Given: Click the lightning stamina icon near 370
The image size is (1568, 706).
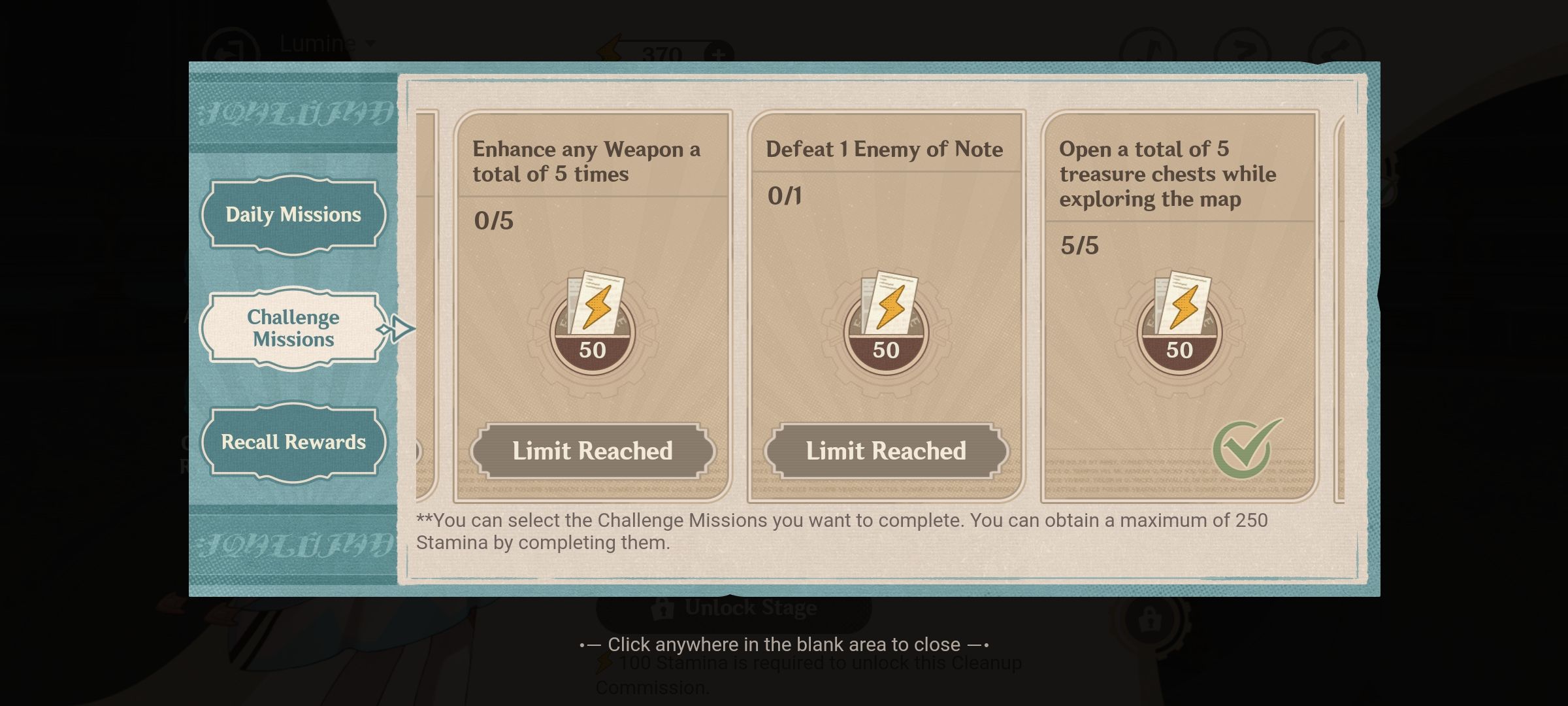Looking at the screenshot, I should click(609, 47).
